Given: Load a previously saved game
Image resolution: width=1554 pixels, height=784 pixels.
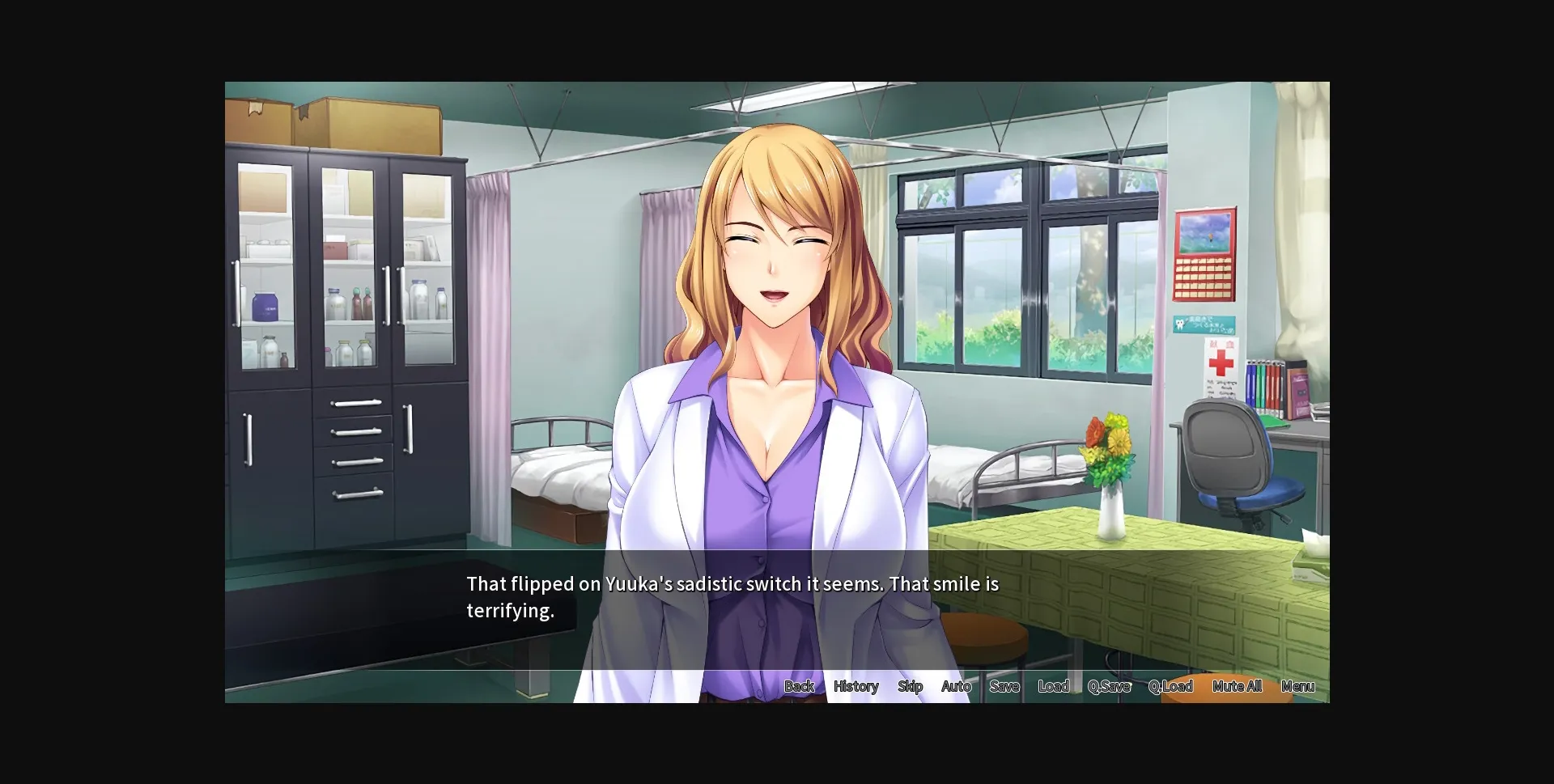Looking at the screenshot, I should pos(1054,686).
